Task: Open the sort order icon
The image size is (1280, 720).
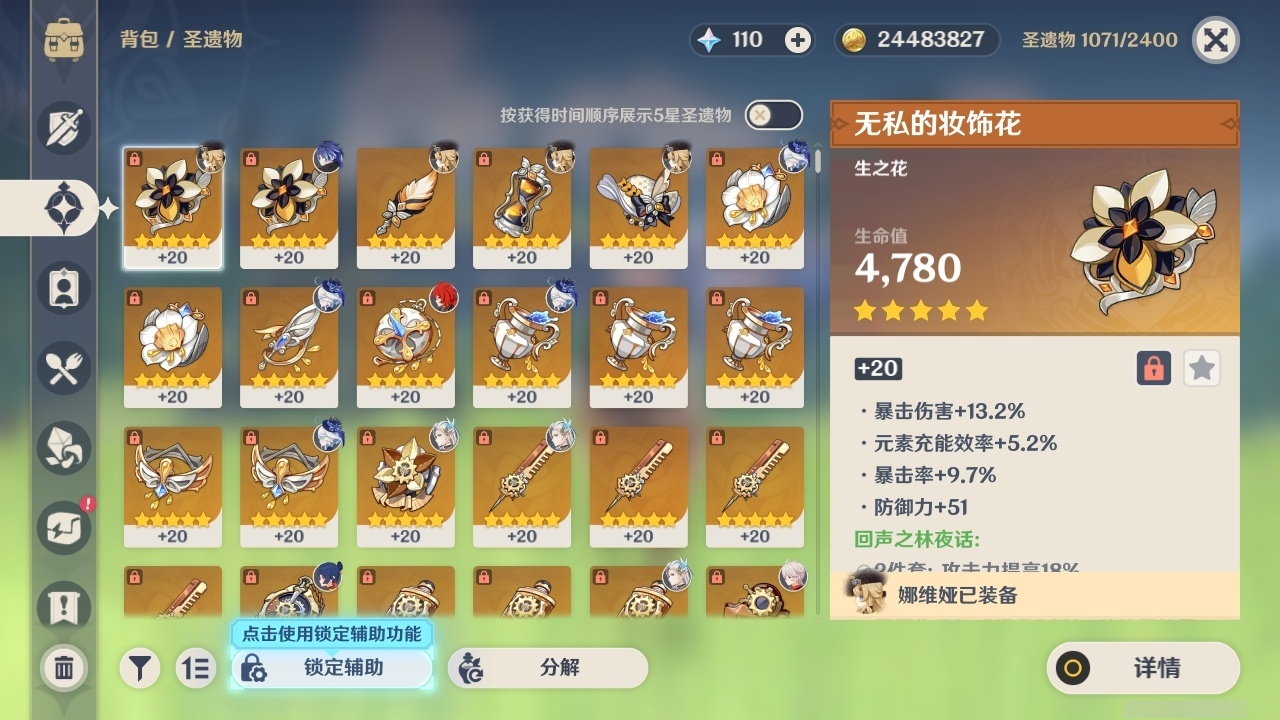Action: click(198, 668)
